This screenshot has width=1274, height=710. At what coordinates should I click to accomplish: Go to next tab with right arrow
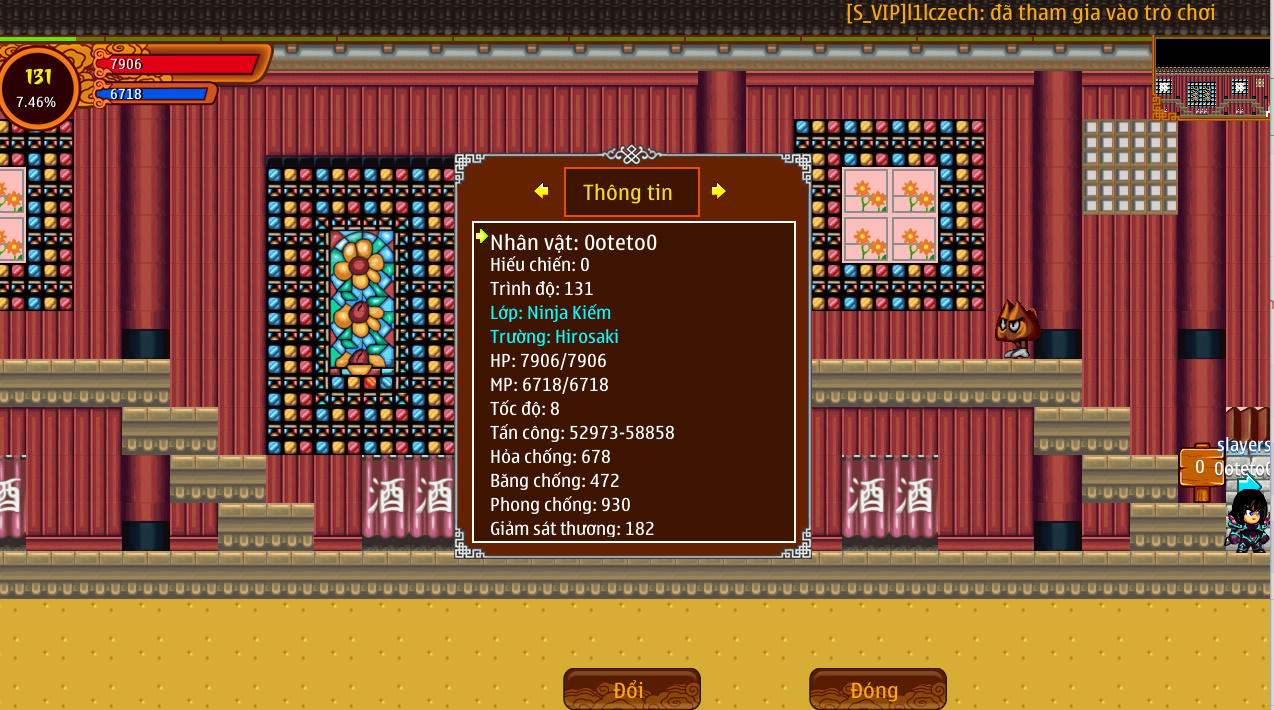718,191
